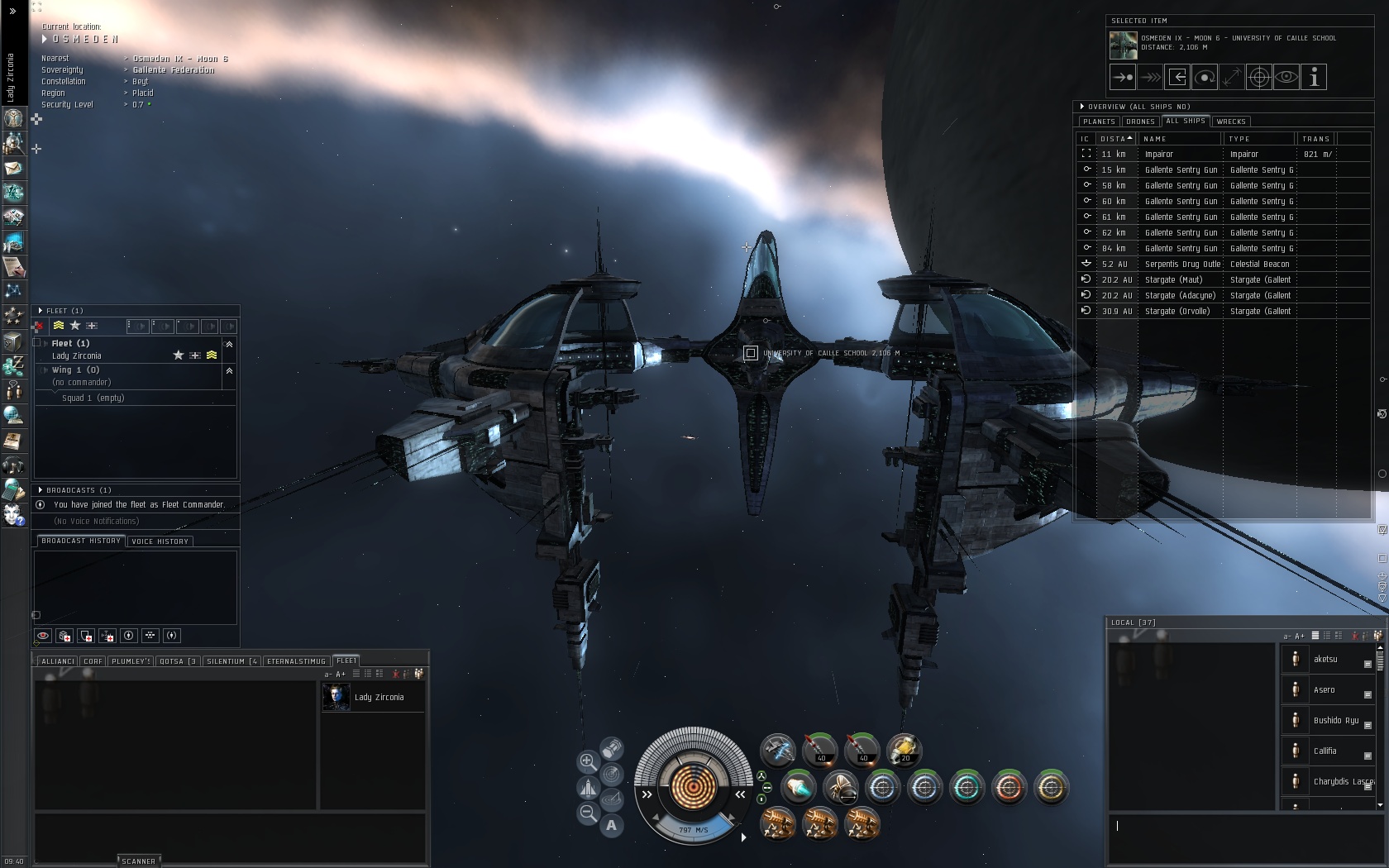The image size is (1389, 868).
Task: Open the Wrecks overview tab
Action: click(1230, 122)
